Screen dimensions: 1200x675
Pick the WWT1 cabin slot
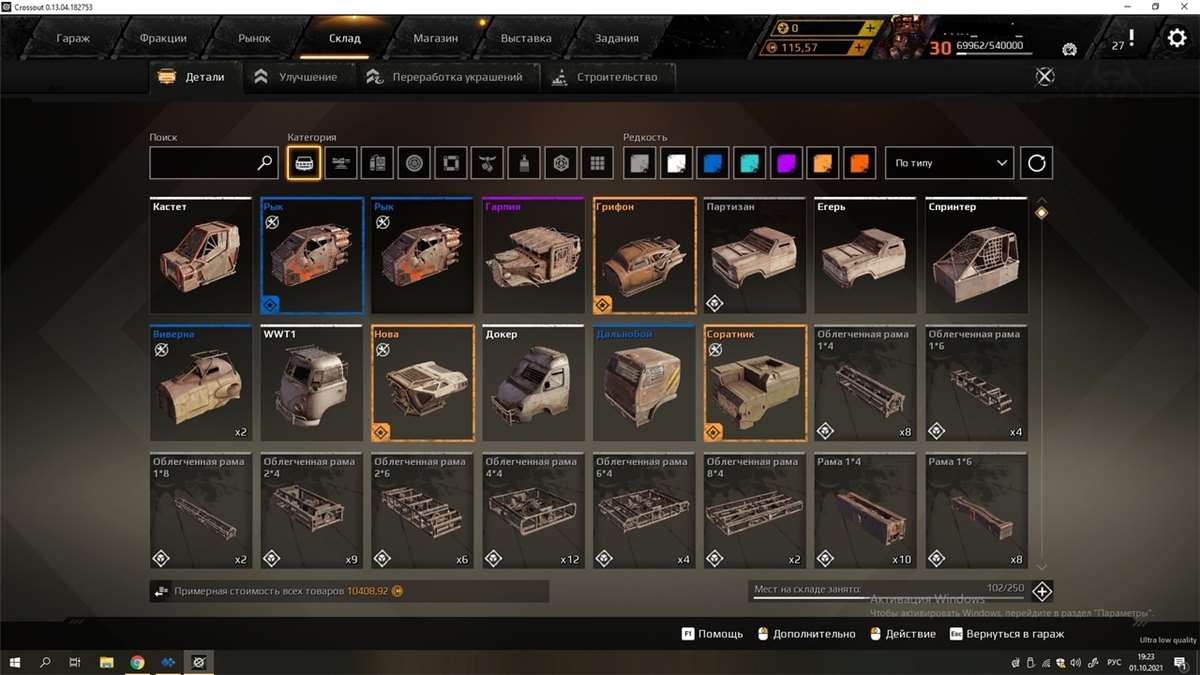coord(312,383)
